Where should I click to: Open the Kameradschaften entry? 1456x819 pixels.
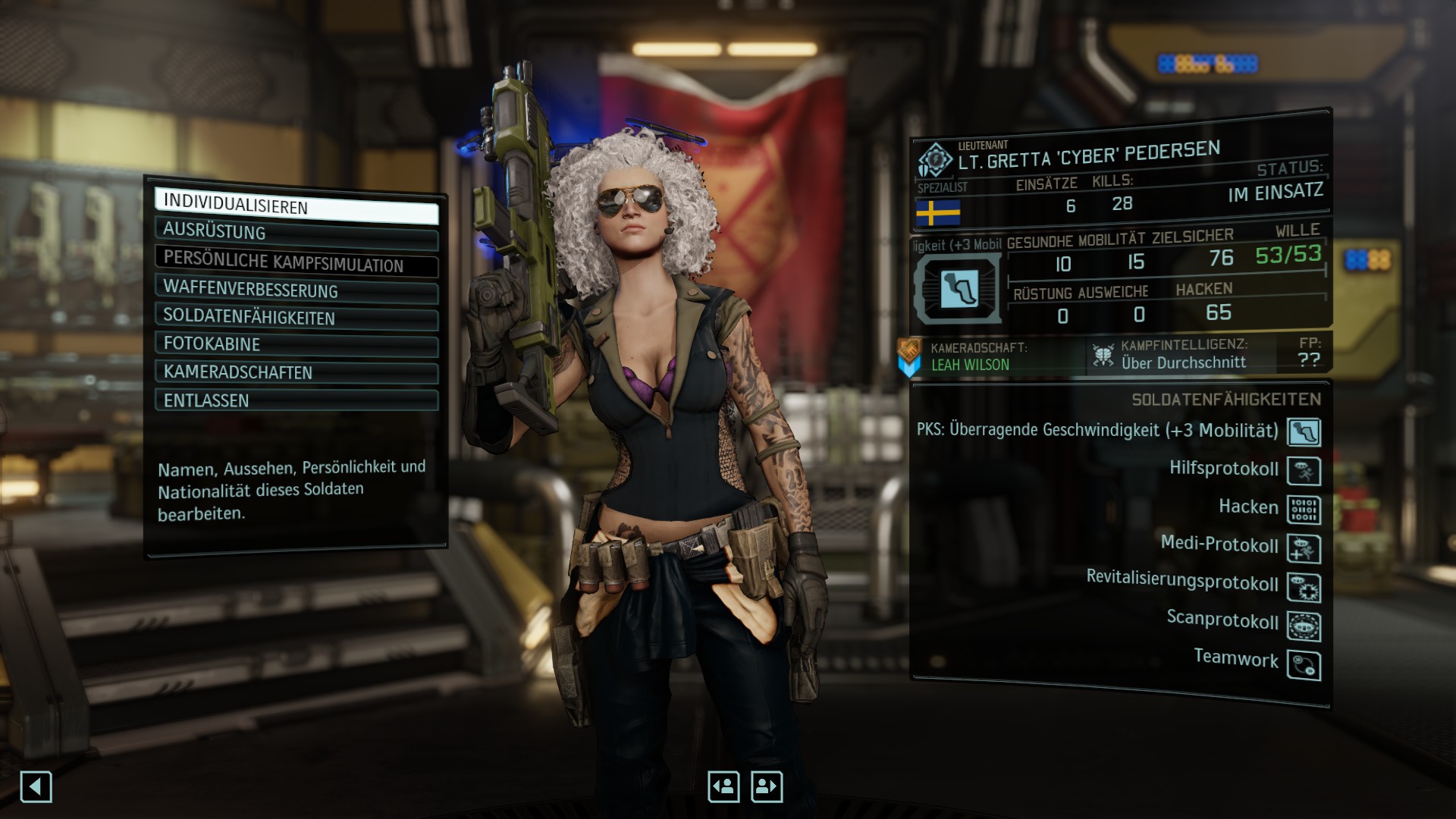(x=296, y=372)
